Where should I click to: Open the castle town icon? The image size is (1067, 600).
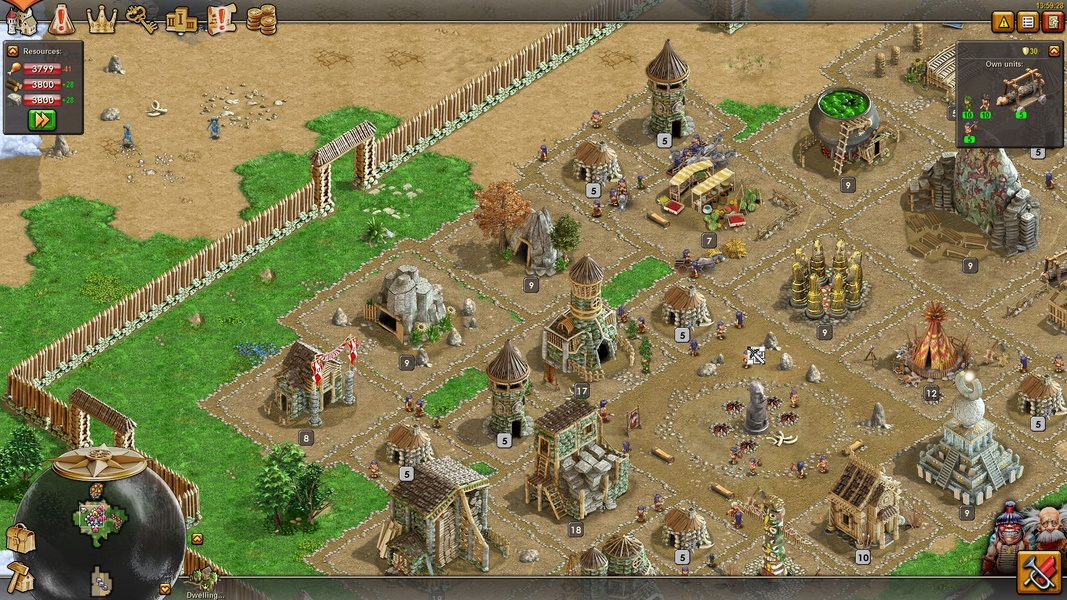(x=21, y=19)
